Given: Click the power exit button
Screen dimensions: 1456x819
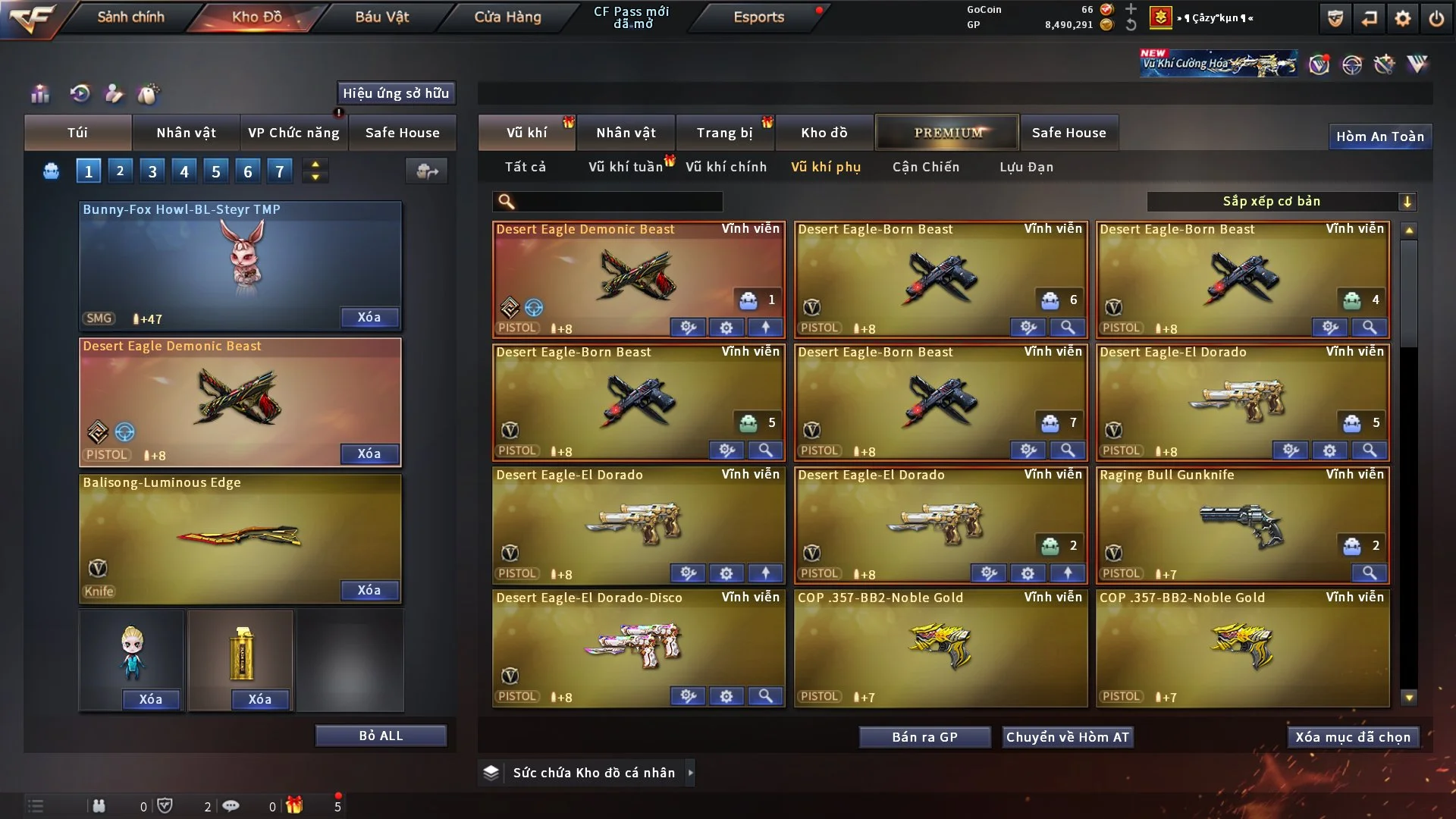Looking at the screenshot, I should click(x=1436, y=18).
